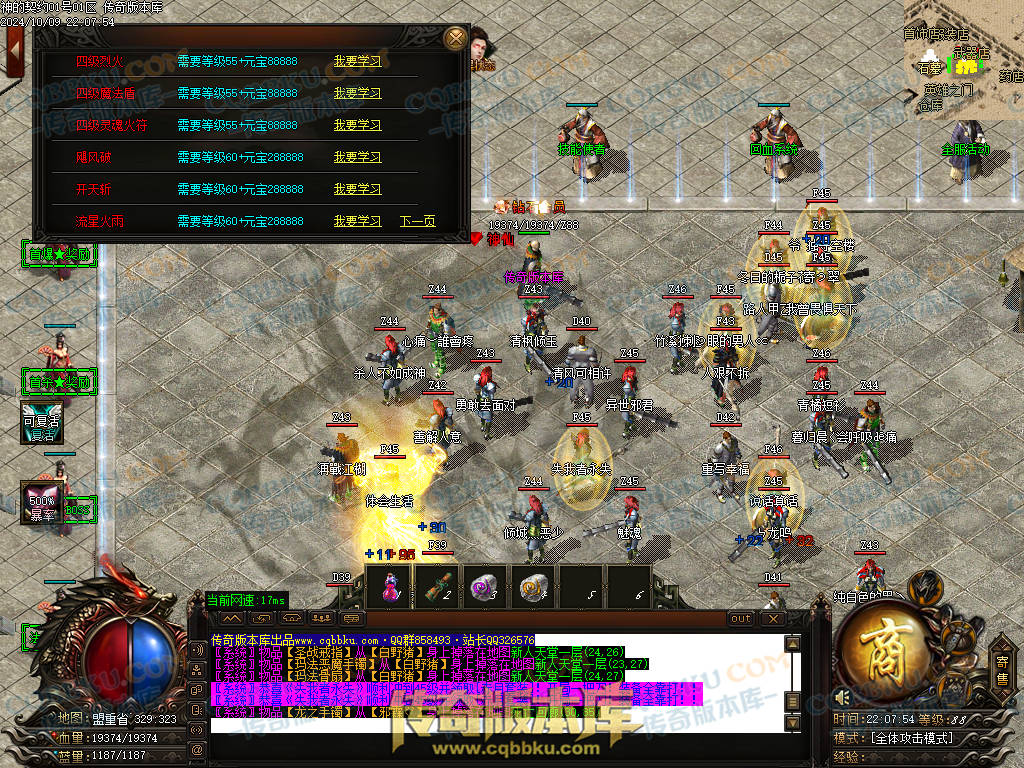Go to the next page (下一页)
Viewport: 1024px width, 768px height.
[x=417, y=221]
